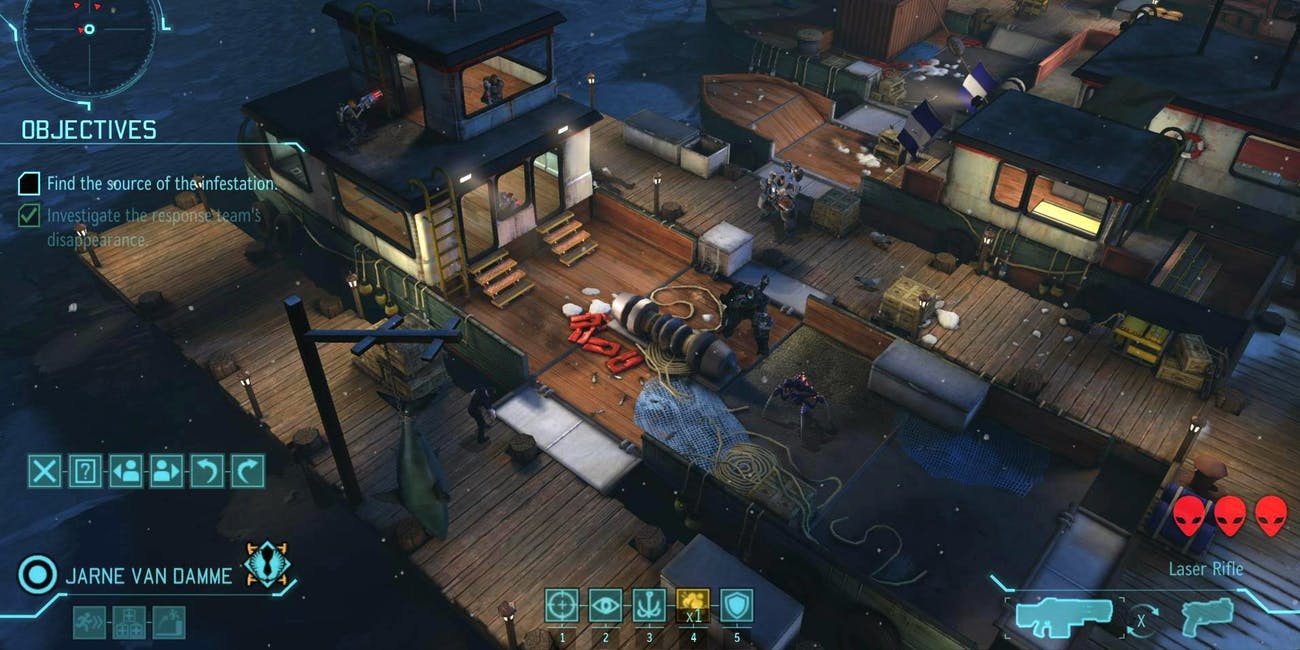
Task: Click the first red alien head icon
Action: point(1190,515)
